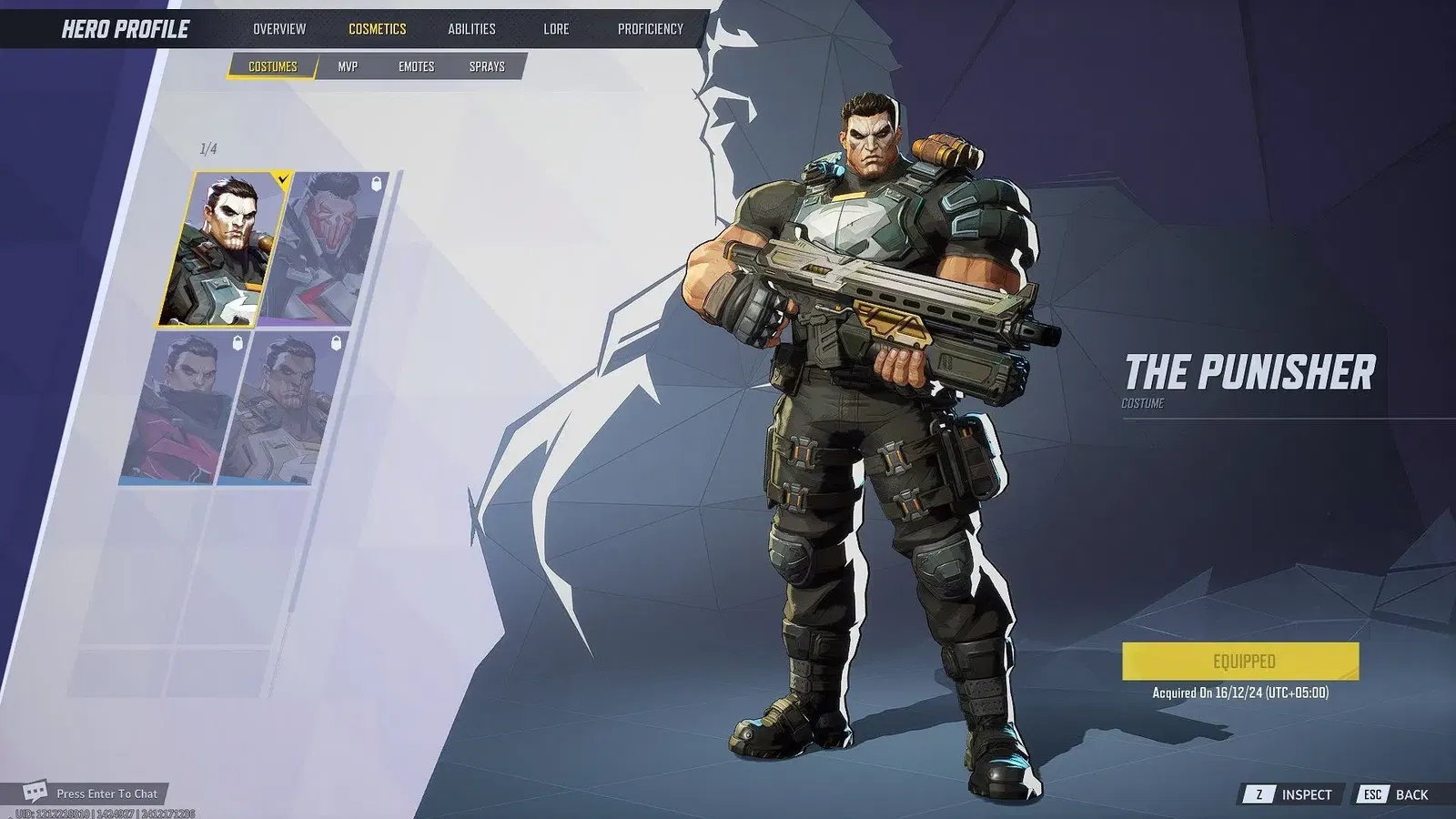Open the Sprays subtab

point(489,66)
